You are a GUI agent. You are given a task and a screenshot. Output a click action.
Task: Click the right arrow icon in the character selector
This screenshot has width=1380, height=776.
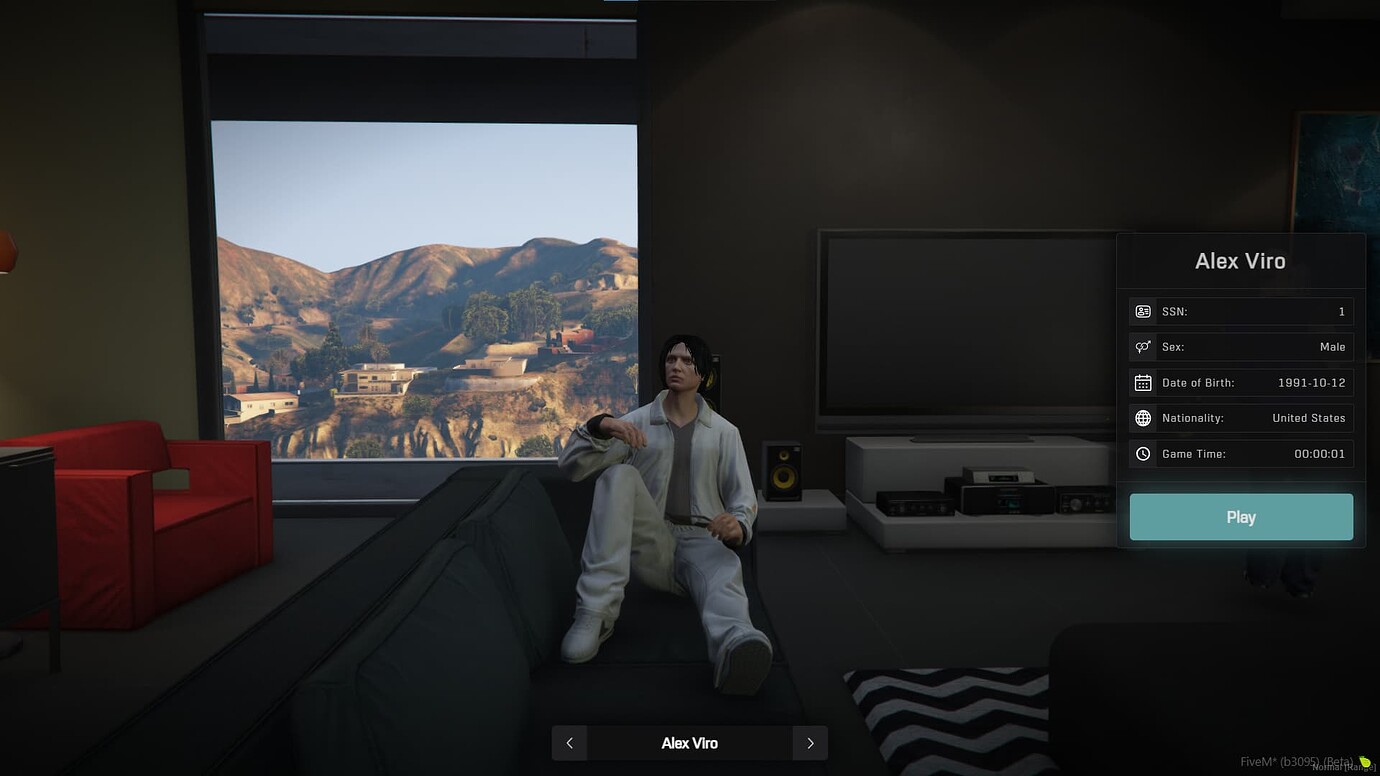(811, 743)
